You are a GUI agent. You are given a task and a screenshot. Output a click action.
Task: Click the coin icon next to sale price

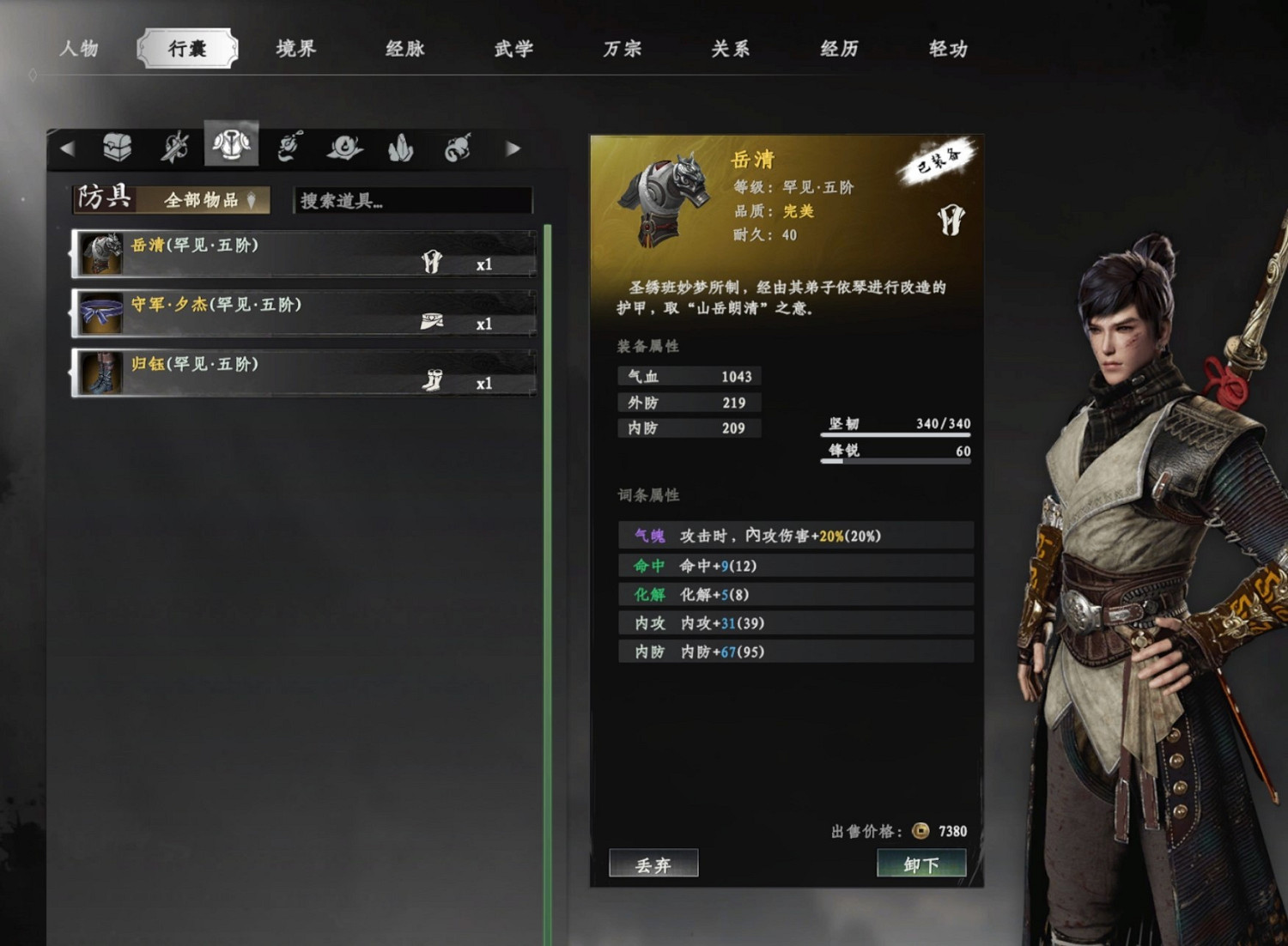click(919, 832)
